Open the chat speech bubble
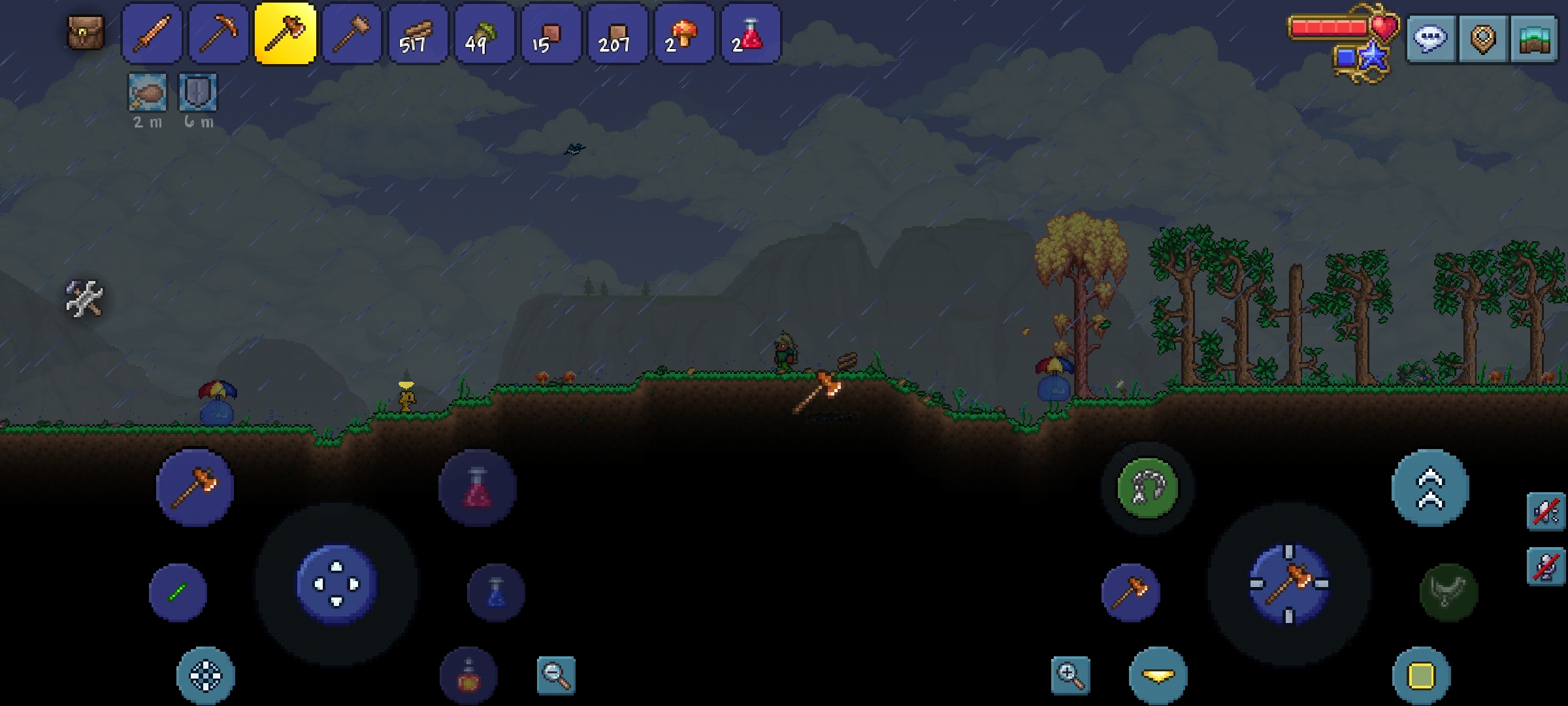The image size is (1568, 706). 1430,39
